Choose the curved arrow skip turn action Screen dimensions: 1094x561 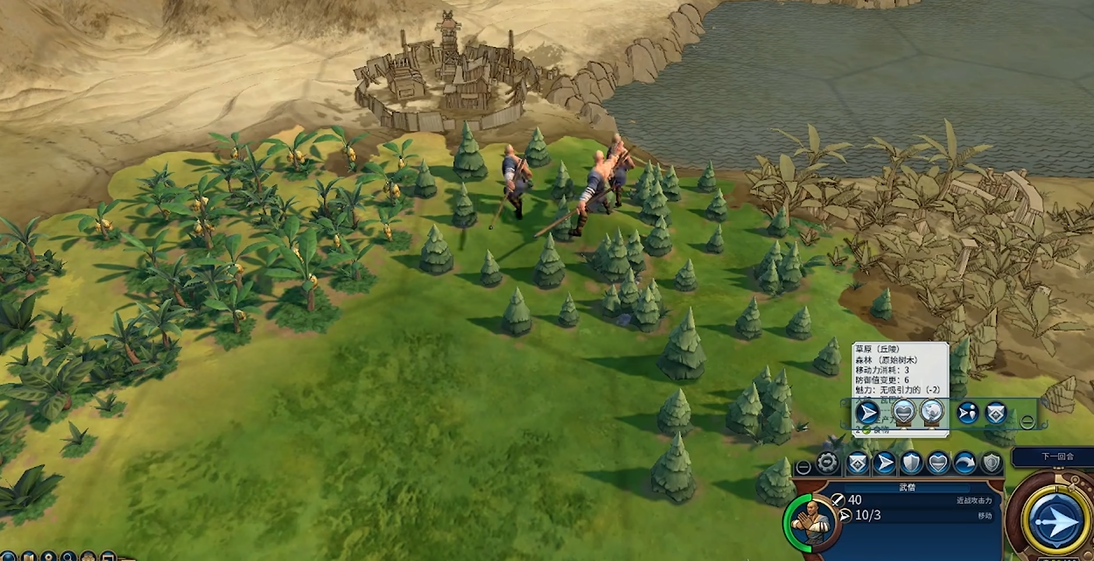pos(964,463)
